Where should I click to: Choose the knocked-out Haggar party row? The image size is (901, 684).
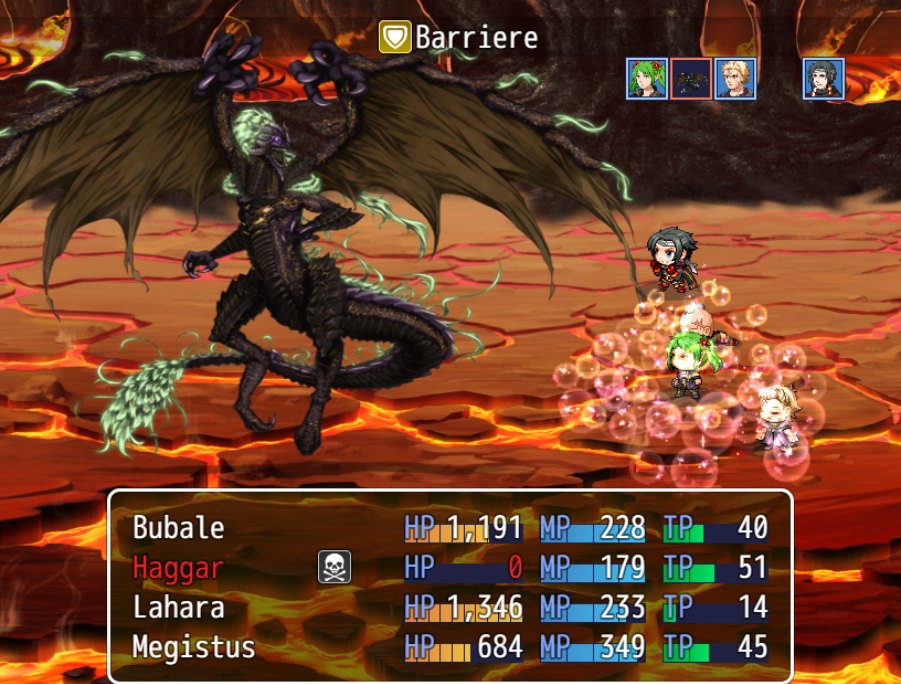pos(179,567)
